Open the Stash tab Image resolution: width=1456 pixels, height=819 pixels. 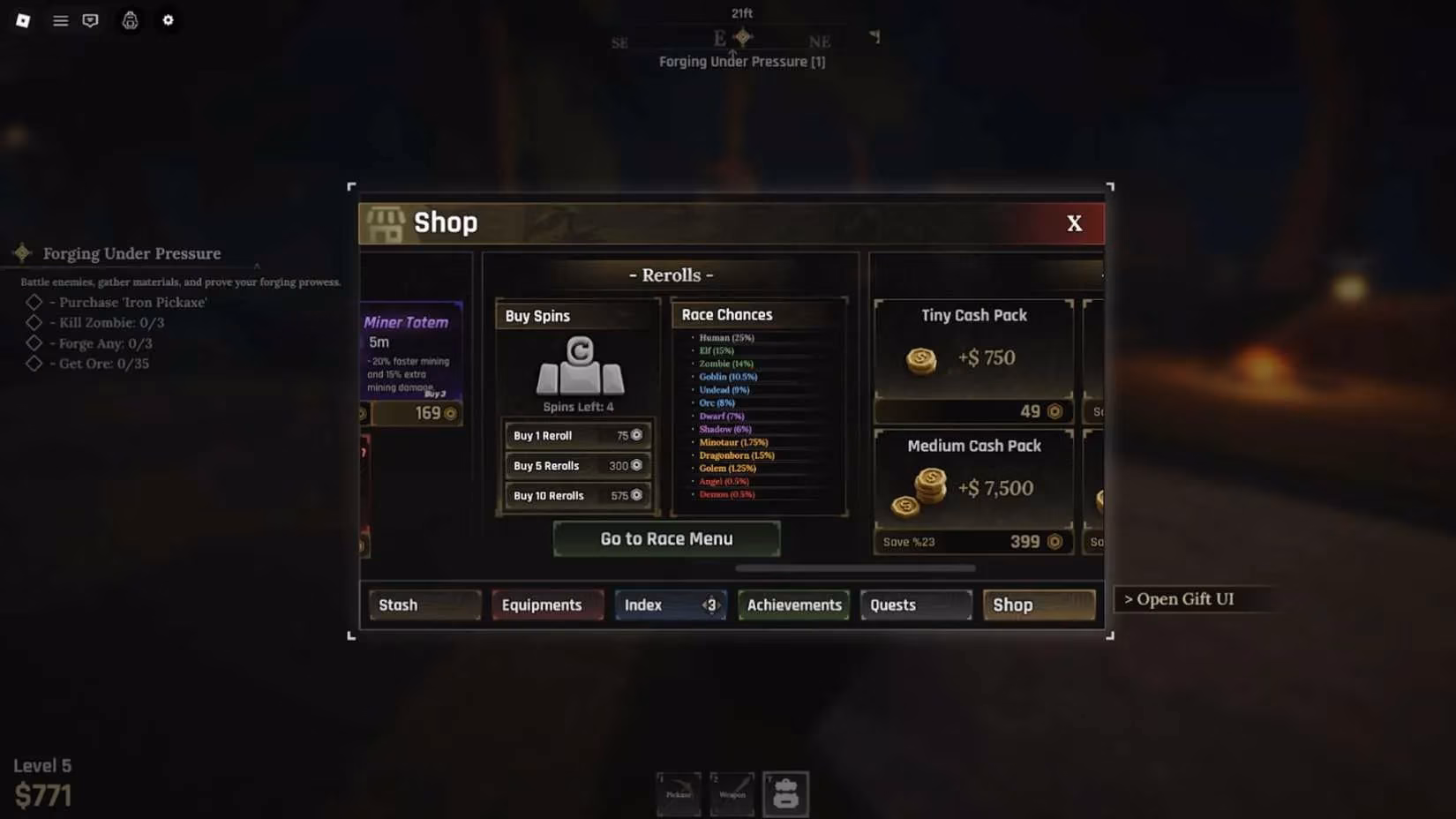pos(424,605)
